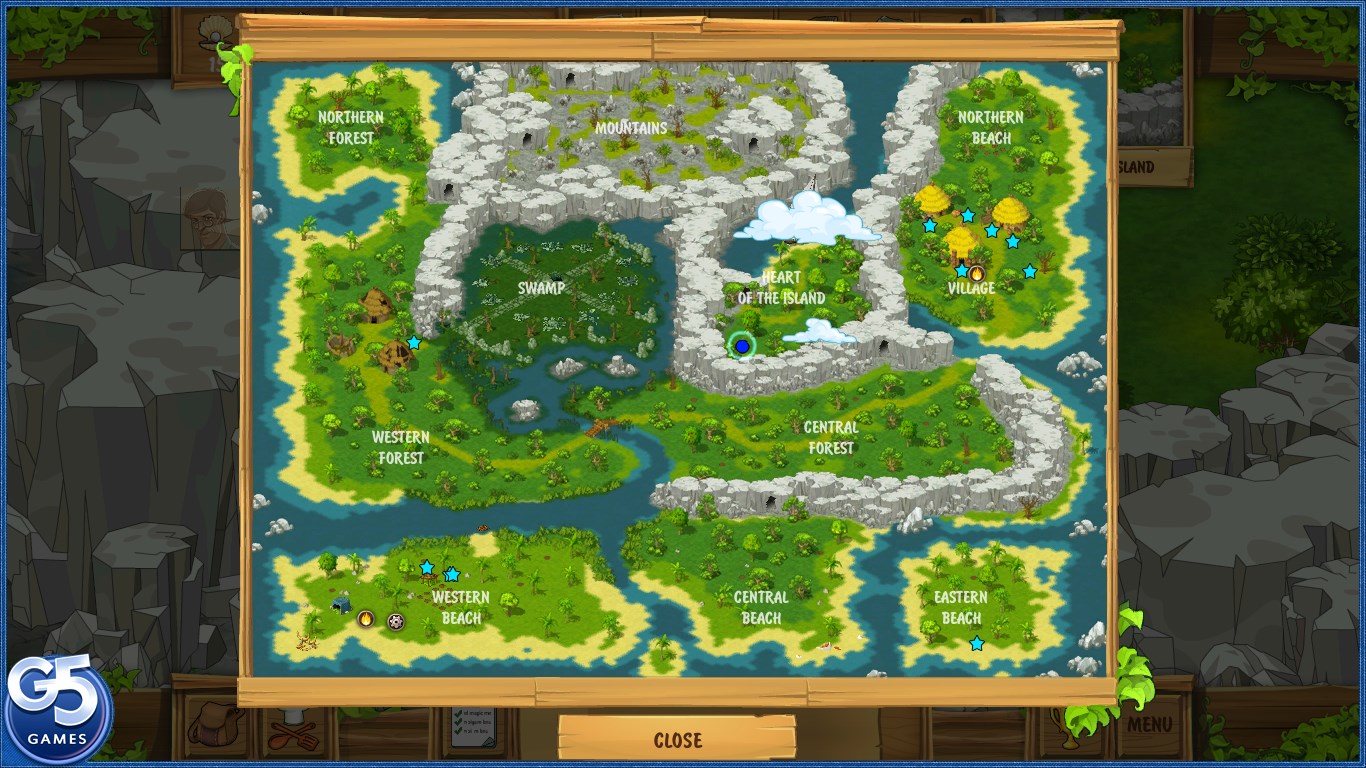Click the gear icon near Western Beach
Viewport: 1366px width, 768px height.
[x=395, y=622]
